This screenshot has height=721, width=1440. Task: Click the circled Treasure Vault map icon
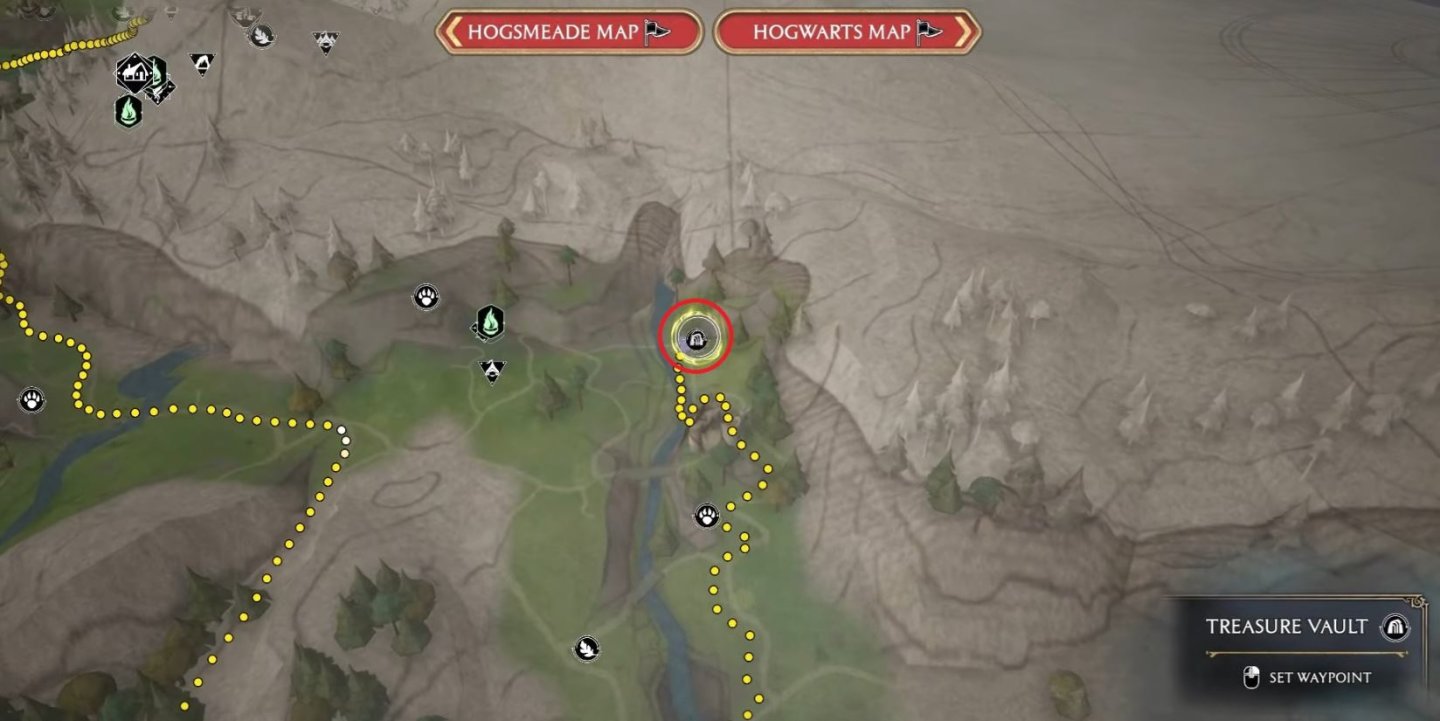click(695, 340)
